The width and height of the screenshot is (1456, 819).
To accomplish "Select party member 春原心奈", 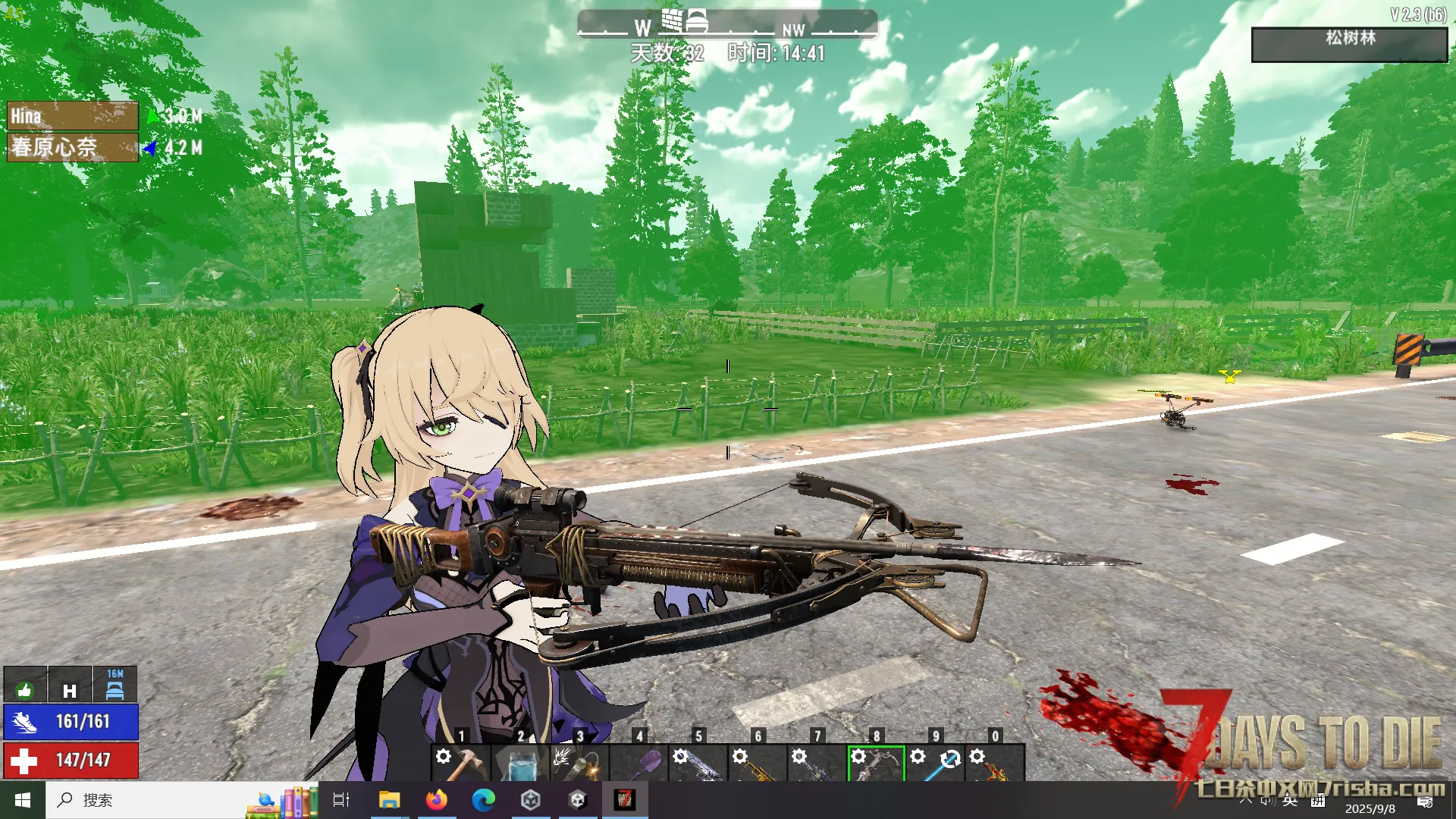I will coord(72,147).
